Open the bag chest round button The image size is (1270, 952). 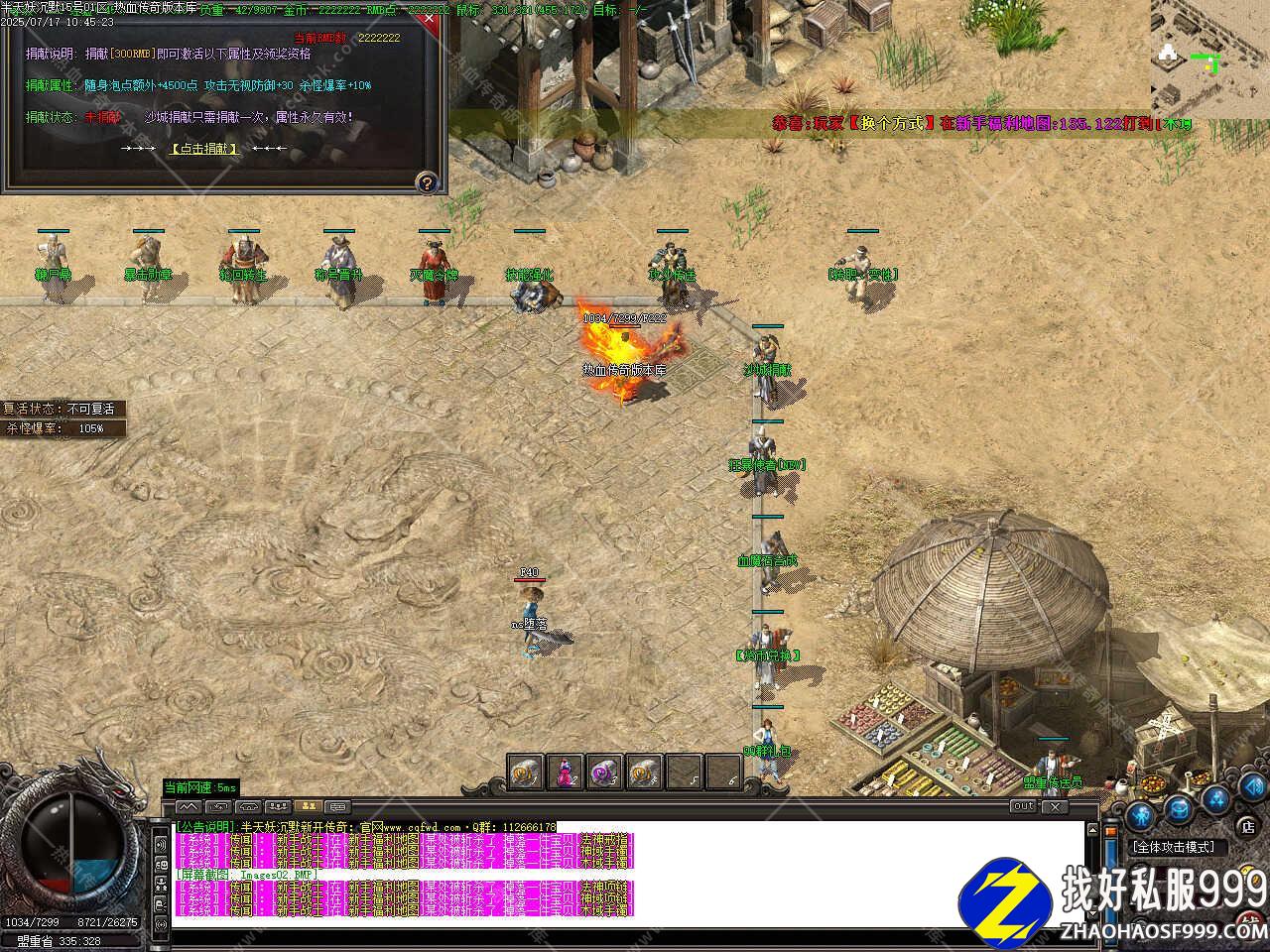click(1178, 808)
